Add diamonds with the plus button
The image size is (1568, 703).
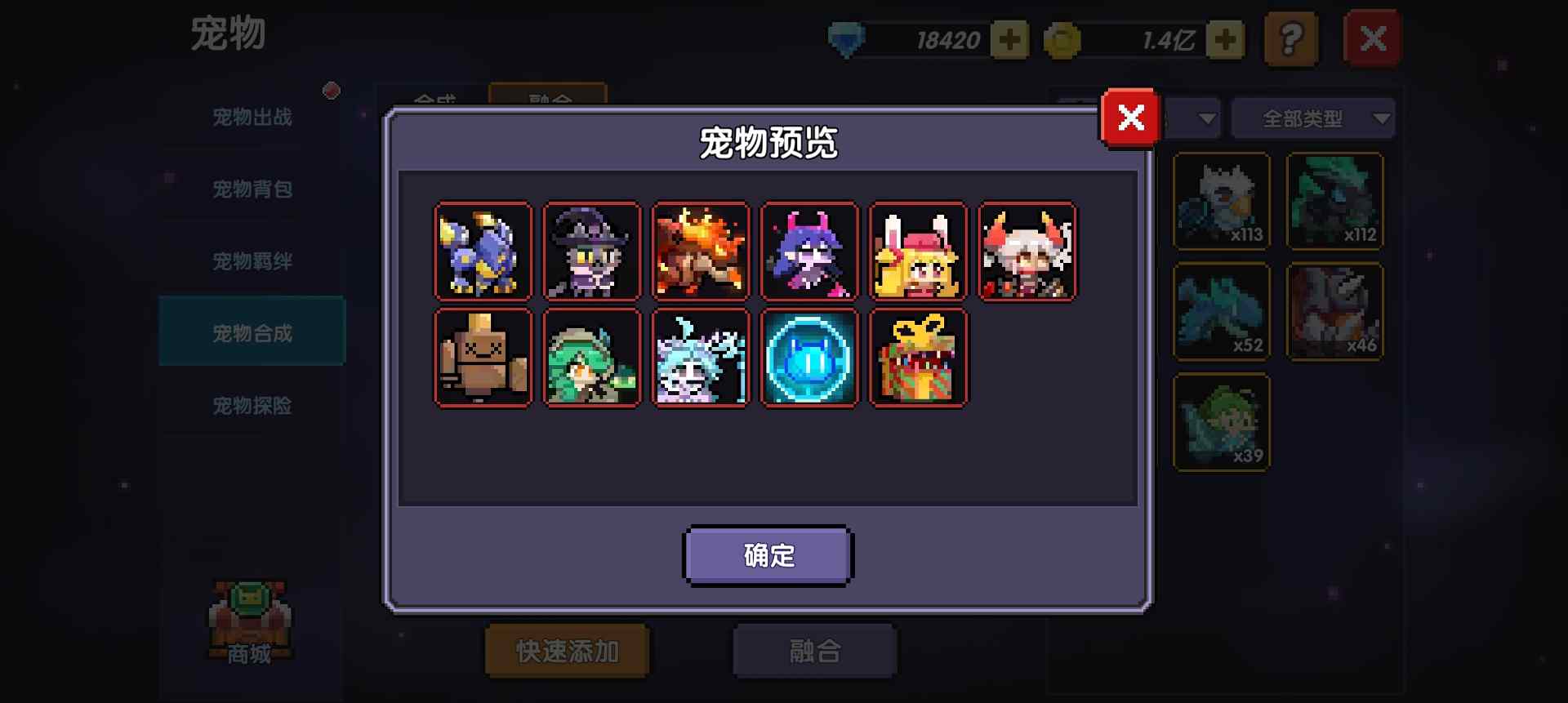point(1010,38)
